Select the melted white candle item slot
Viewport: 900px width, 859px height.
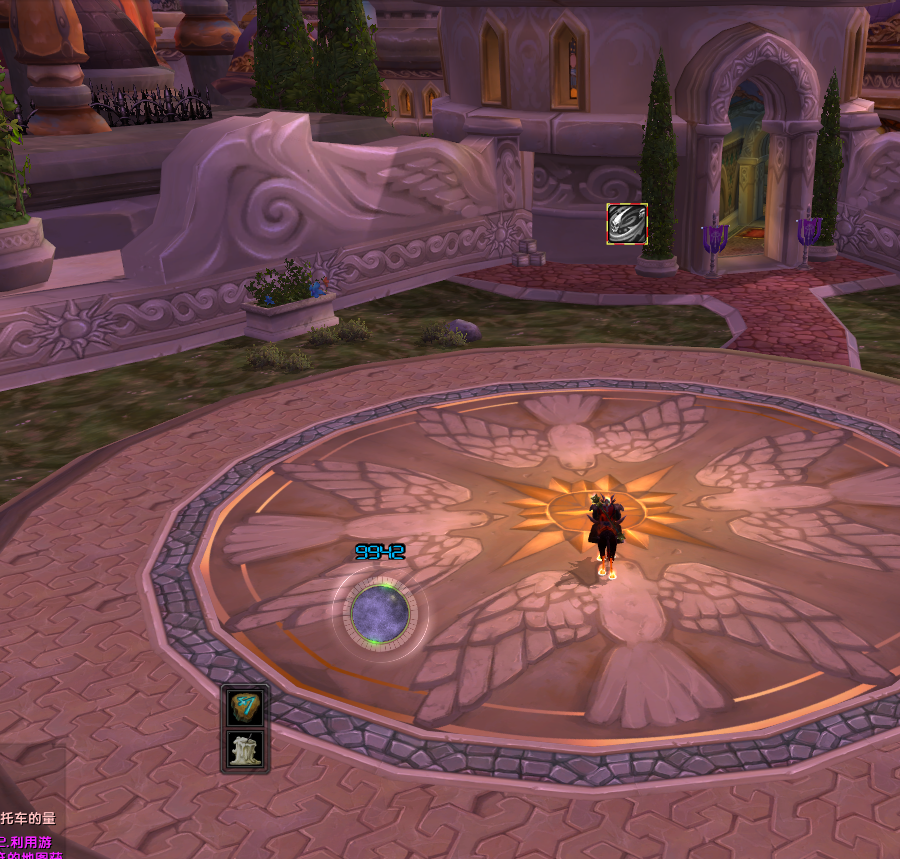point(245,750)
